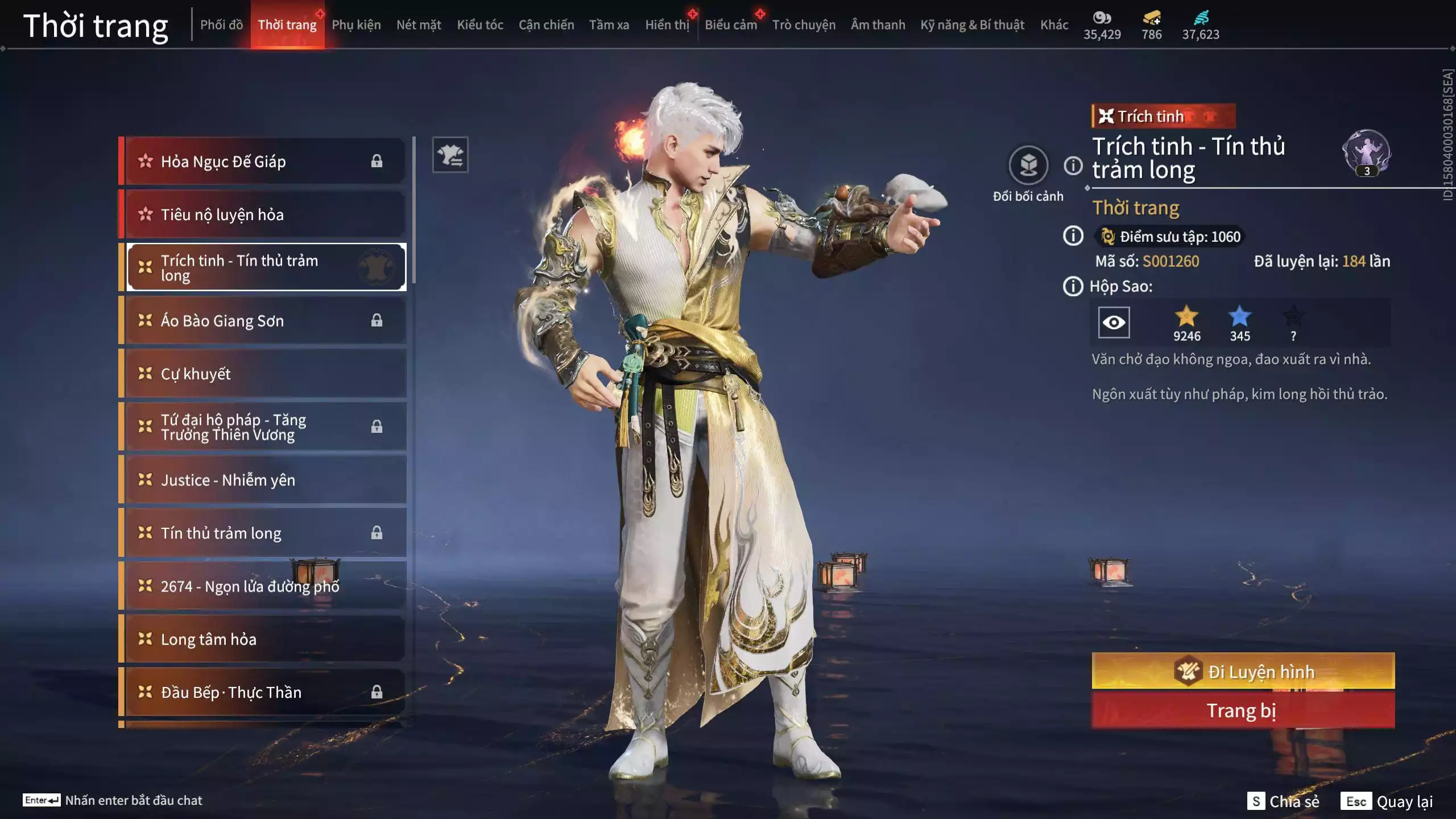Open the Phụ kiện tab
The image size is (1456, 819).
point(356,25)
